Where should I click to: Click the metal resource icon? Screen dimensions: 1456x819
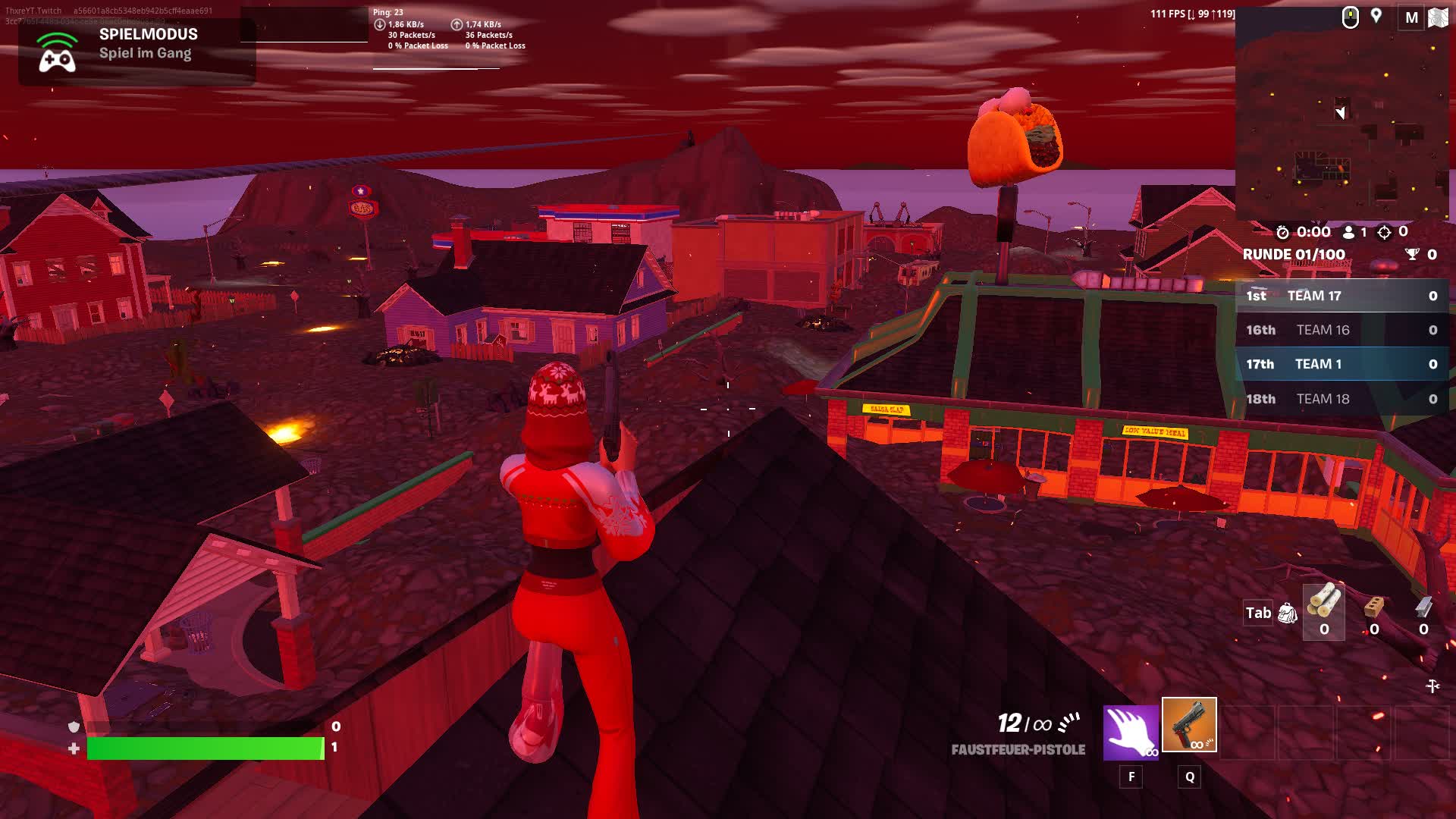point(1424,610)
